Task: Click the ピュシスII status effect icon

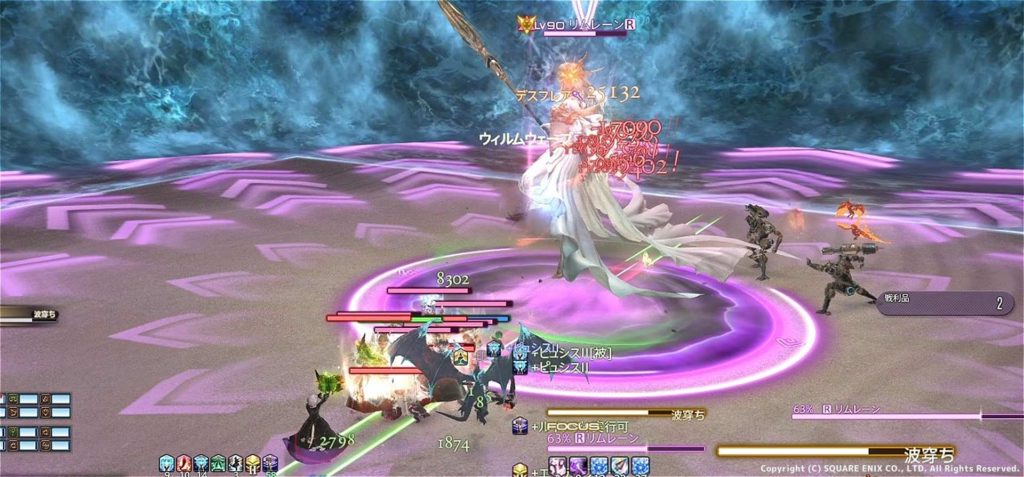Action: [520, 367]
